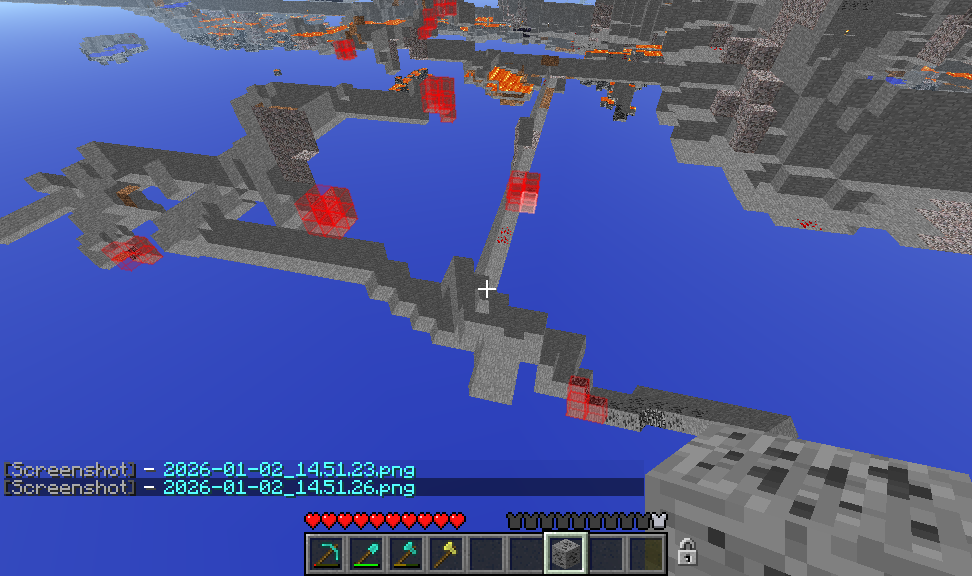
Task: Open screenshot link 2026-01-02_14.51.26.png
Action: 288,487
